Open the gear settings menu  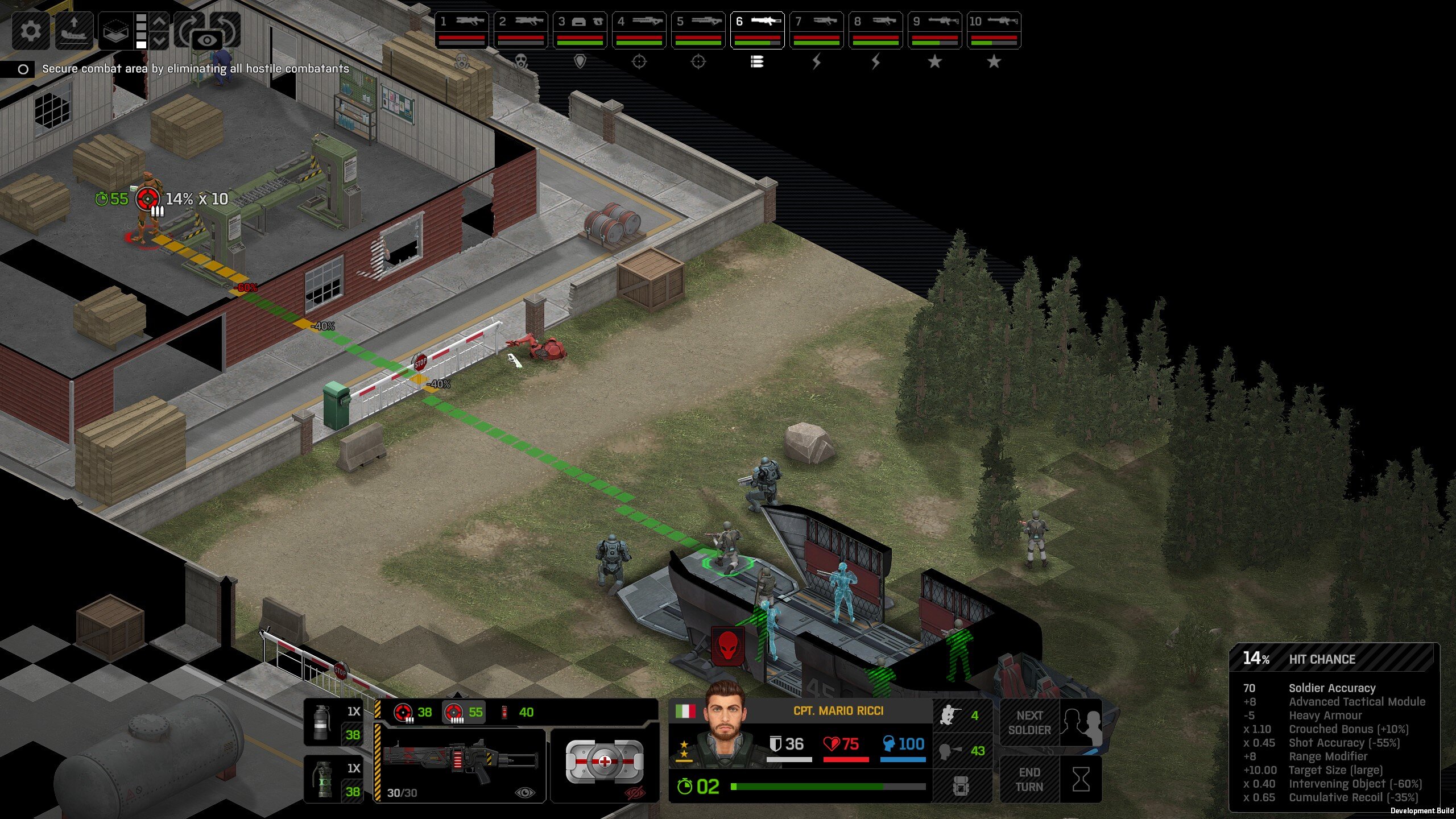31,30
